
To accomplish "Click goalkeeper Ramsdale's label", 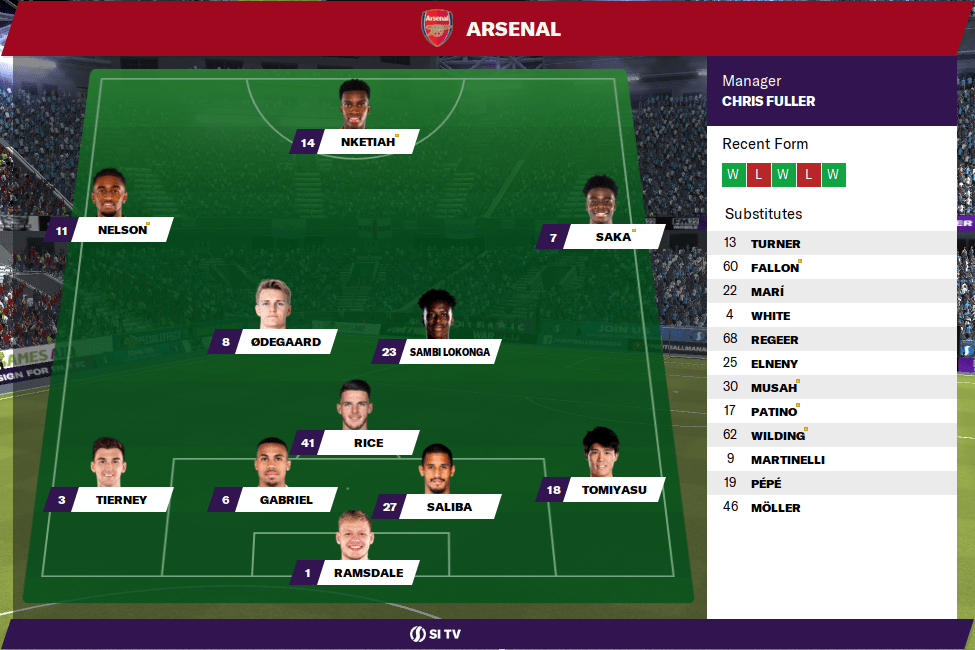I will pos(368,573).
